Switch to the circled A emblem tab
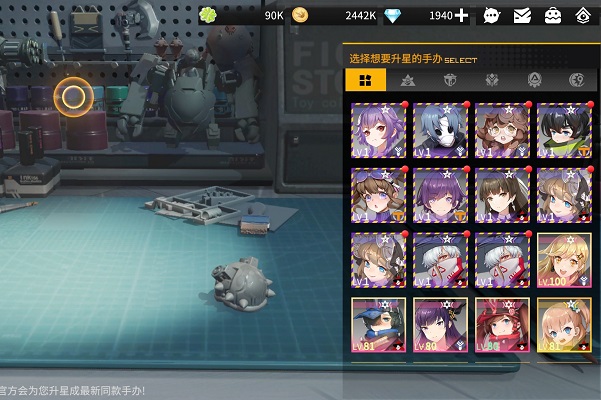The width and height of the screenshot is (601, 400). click(x=534, y=80)
